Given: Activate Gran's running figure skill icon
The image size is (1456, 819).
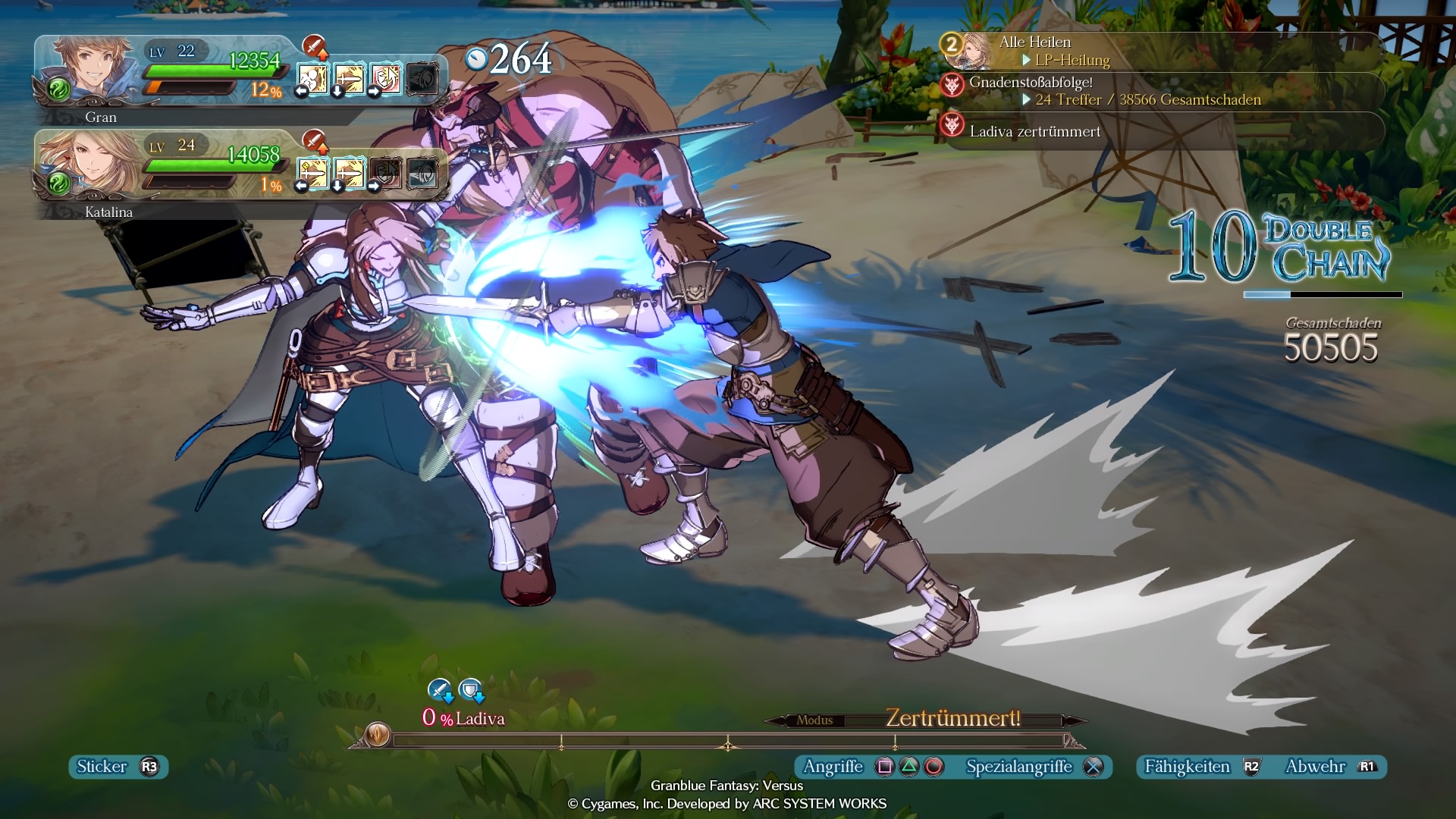Looking at the screenshot, I should 312,79.
